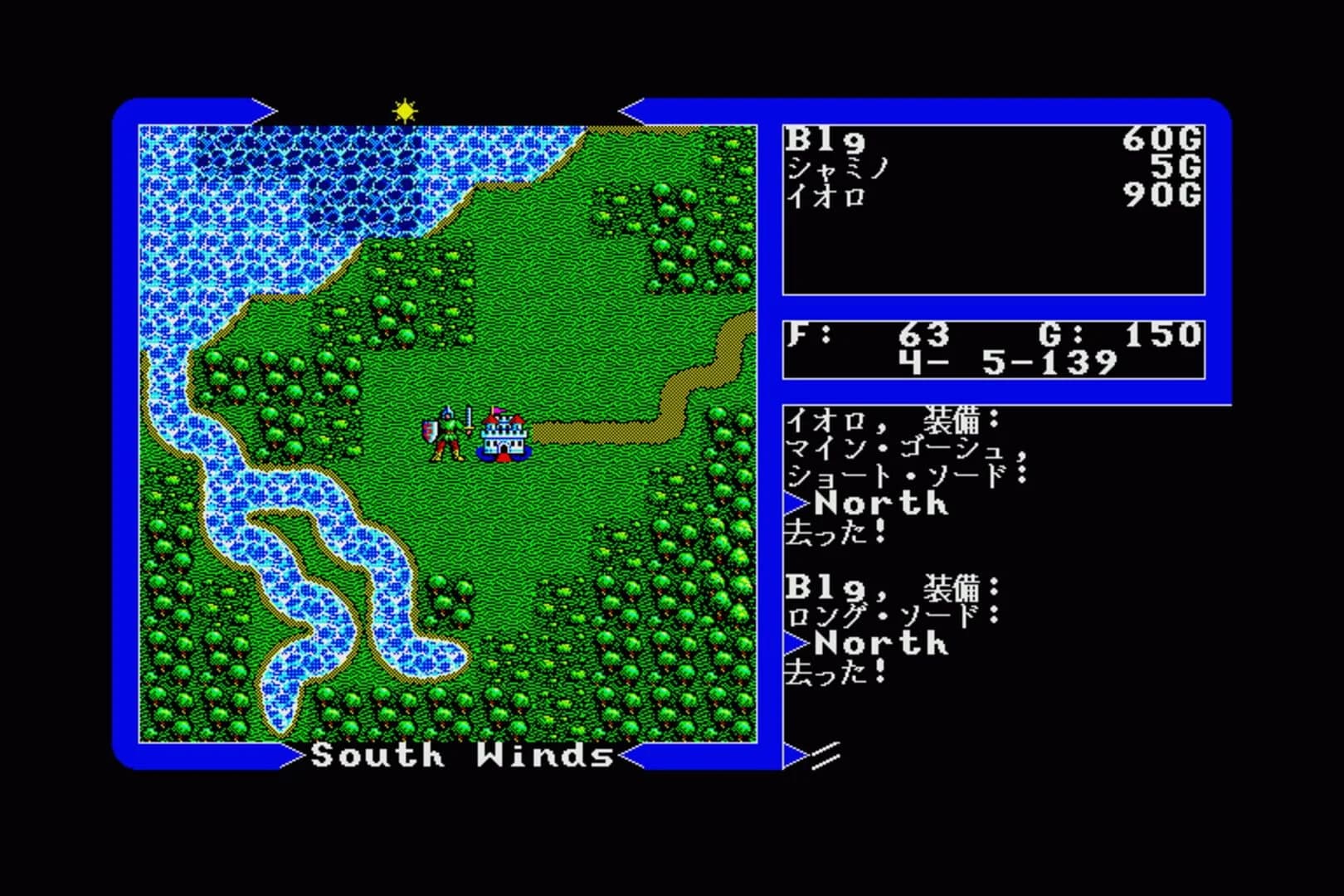Viewport: 1344px width, 896px height.
Task: Click the sun icon above the map
Action: [403, 109]
